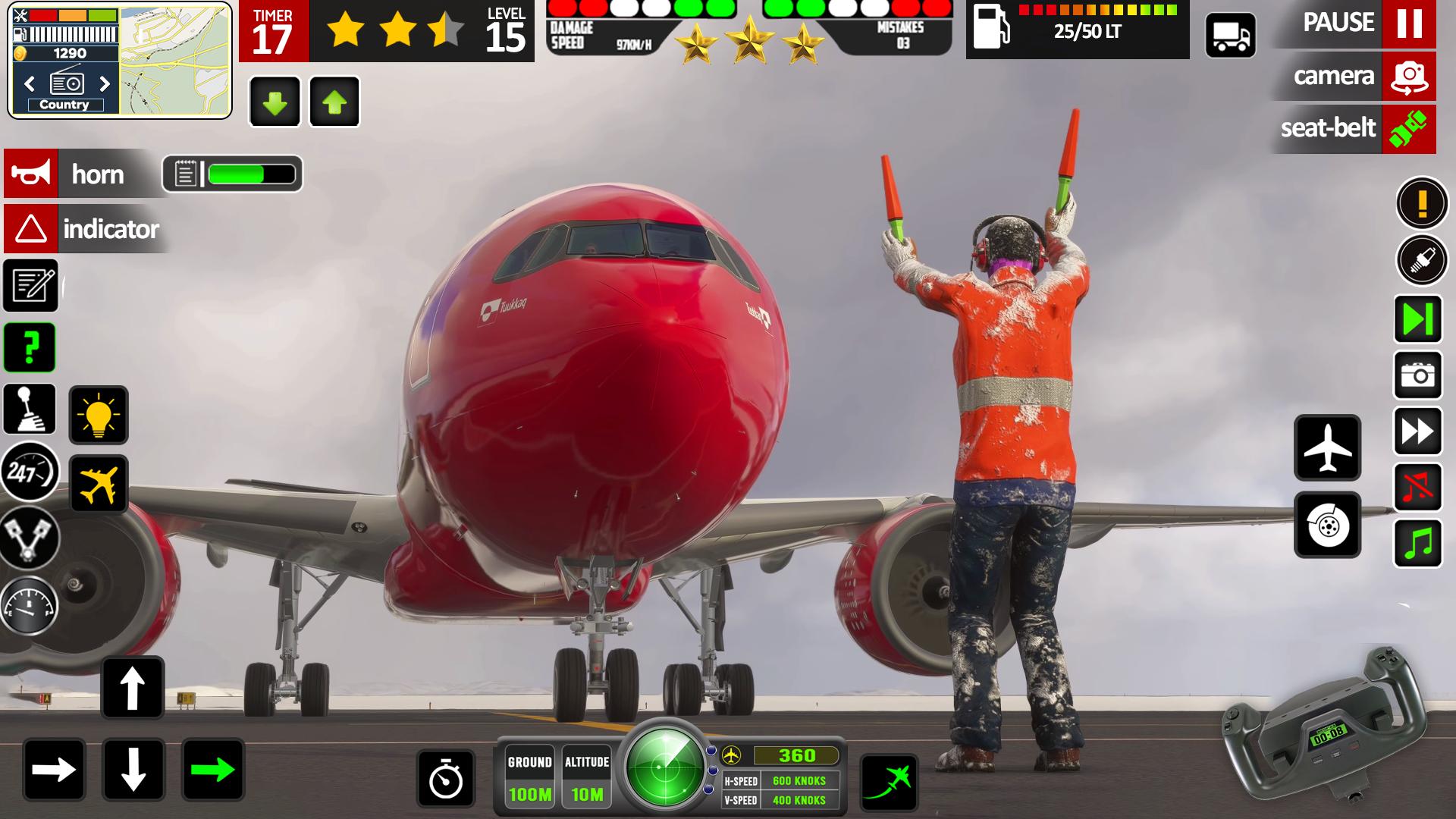The image size is (1456, 819).
Task: Toggle the light bulb headlights
Action: [99, 415]
